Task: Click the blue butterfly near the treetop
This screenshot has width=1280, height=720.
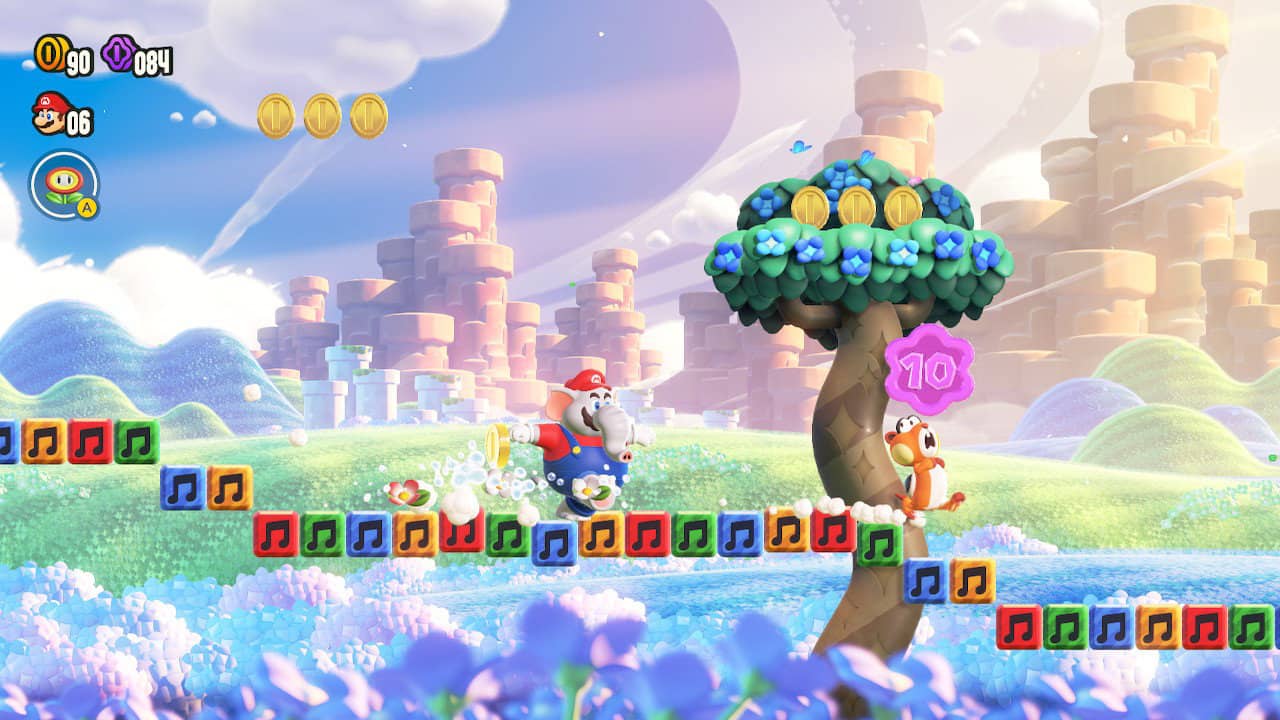Action: tap(800, 145)
